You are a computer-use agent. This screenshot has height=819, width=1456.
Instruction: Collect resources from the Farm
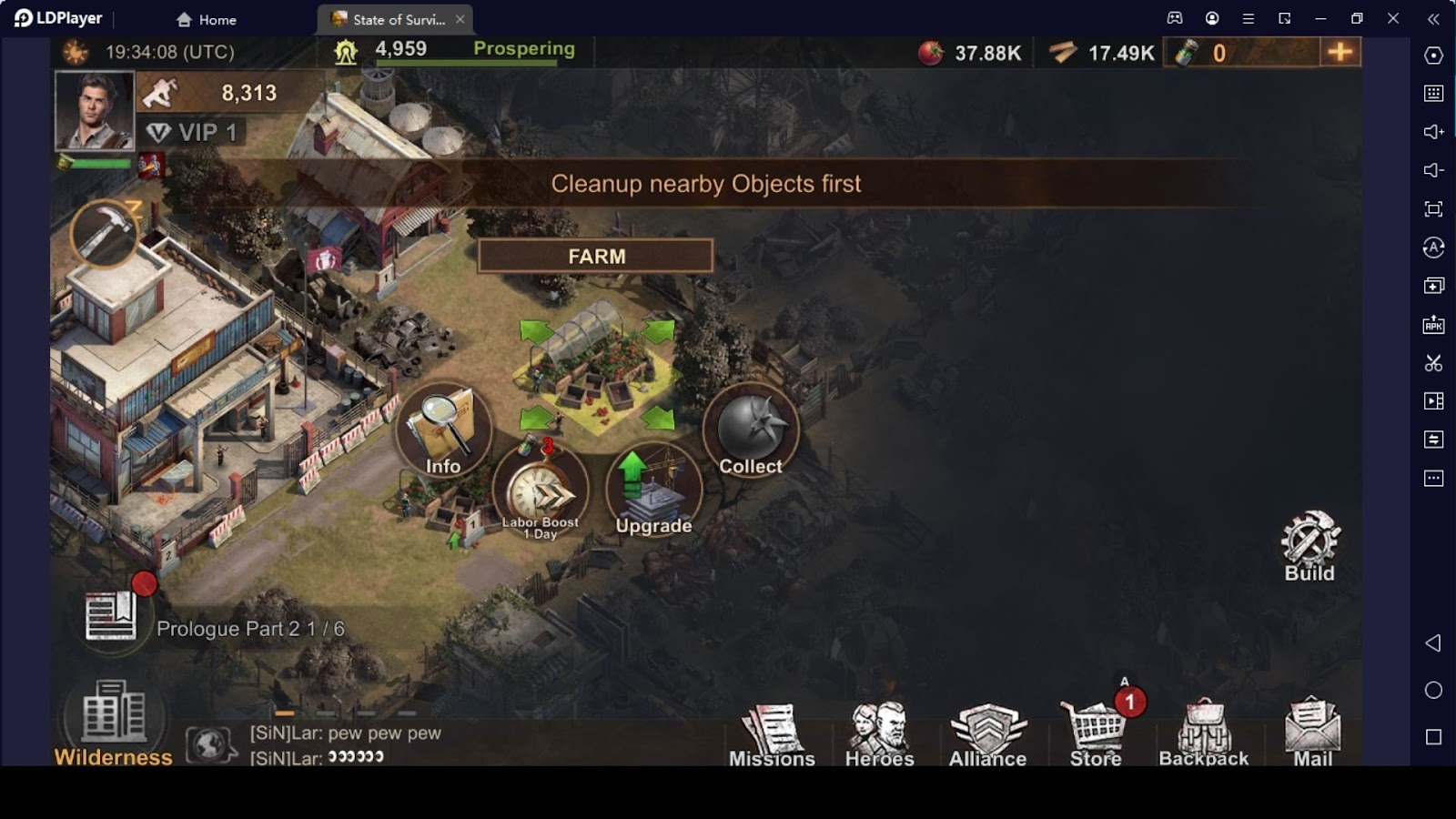point(751,431)
